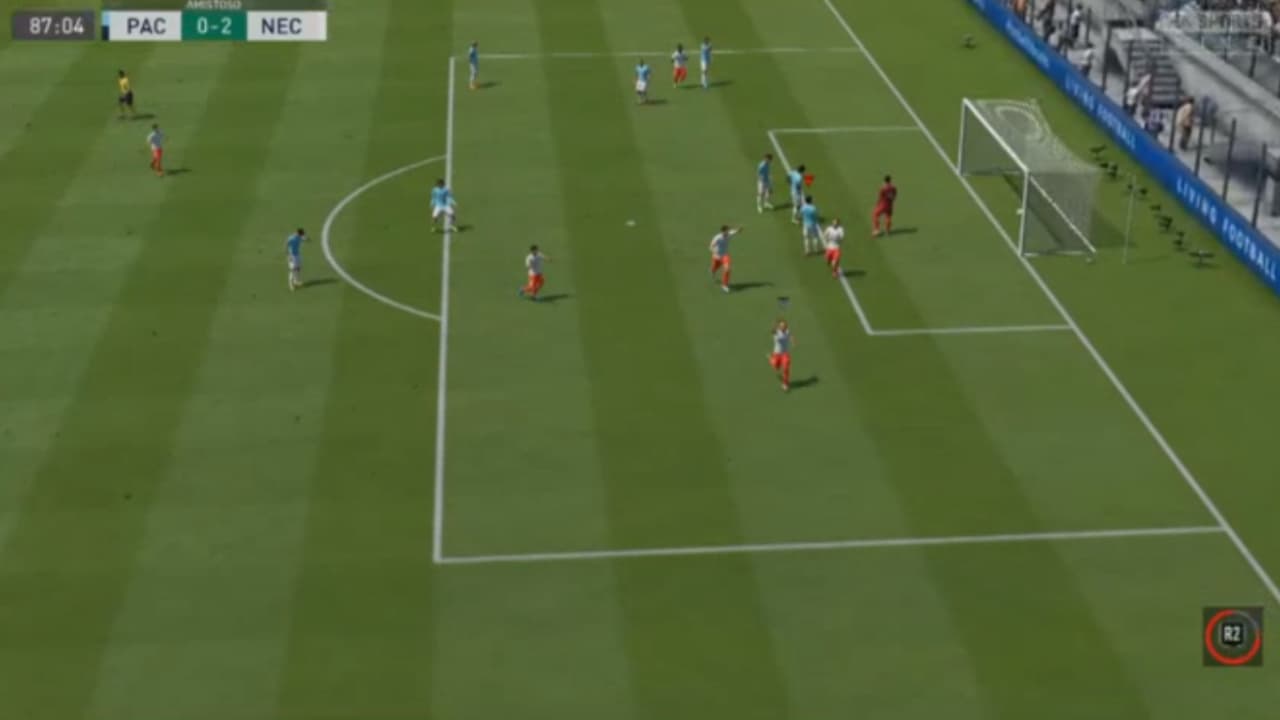Select the NEC team abbreviation badge
1280x720 pixels.
pos(283,24)
